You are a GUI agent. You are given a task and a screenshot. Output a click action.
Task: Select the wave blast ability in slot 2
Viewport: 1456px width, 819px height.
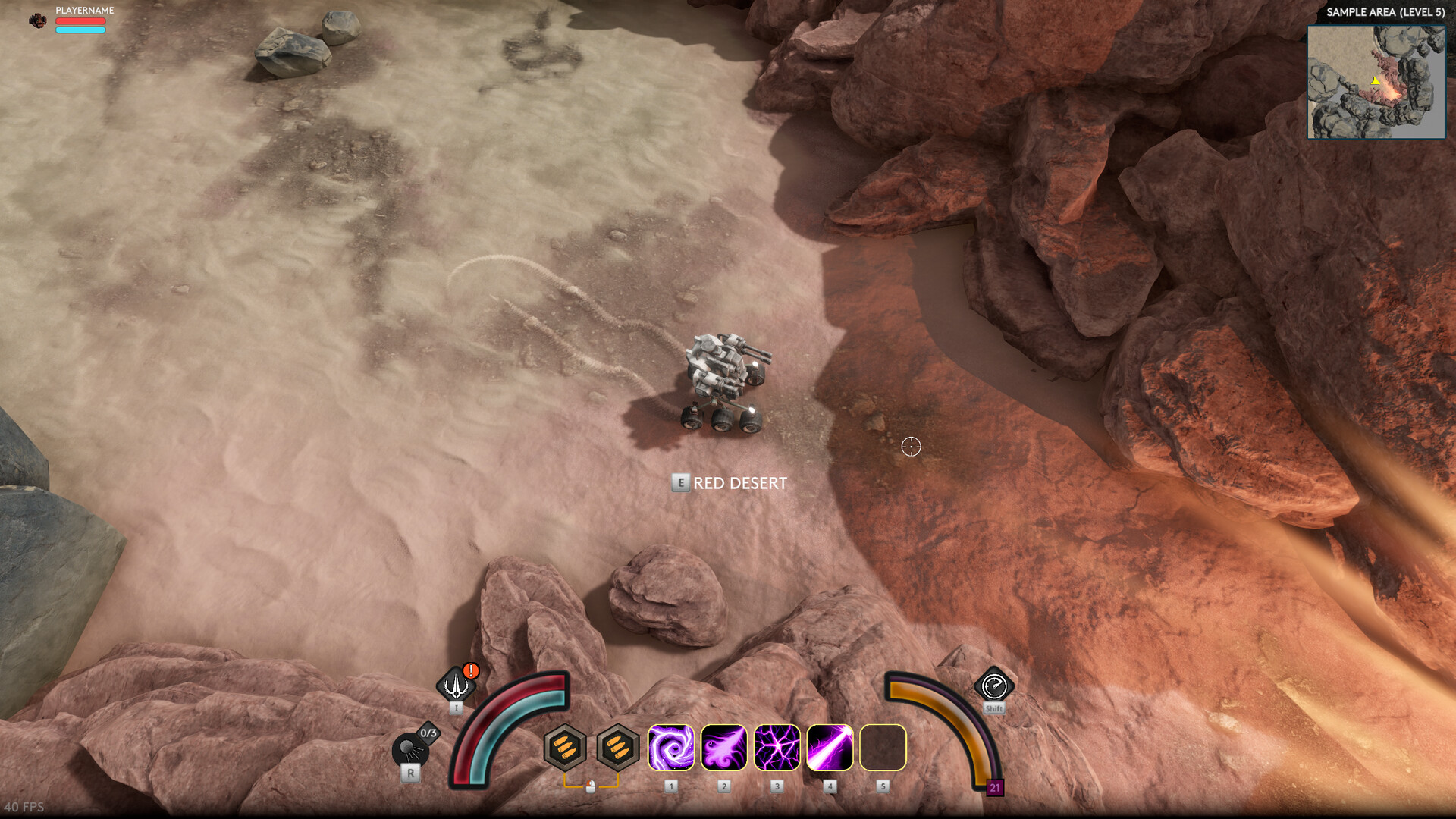tap(724, 749)
